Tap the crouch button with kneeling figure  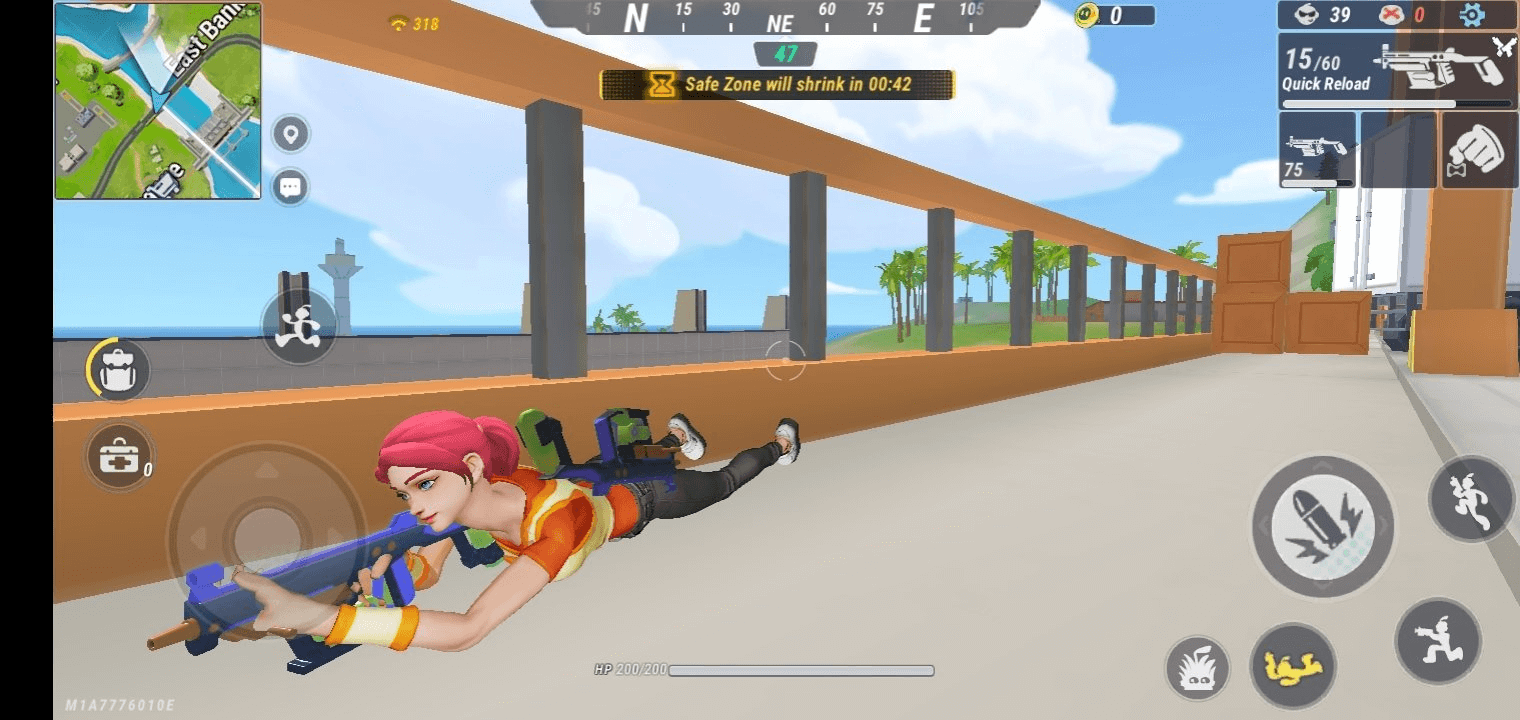(1438, 640)
